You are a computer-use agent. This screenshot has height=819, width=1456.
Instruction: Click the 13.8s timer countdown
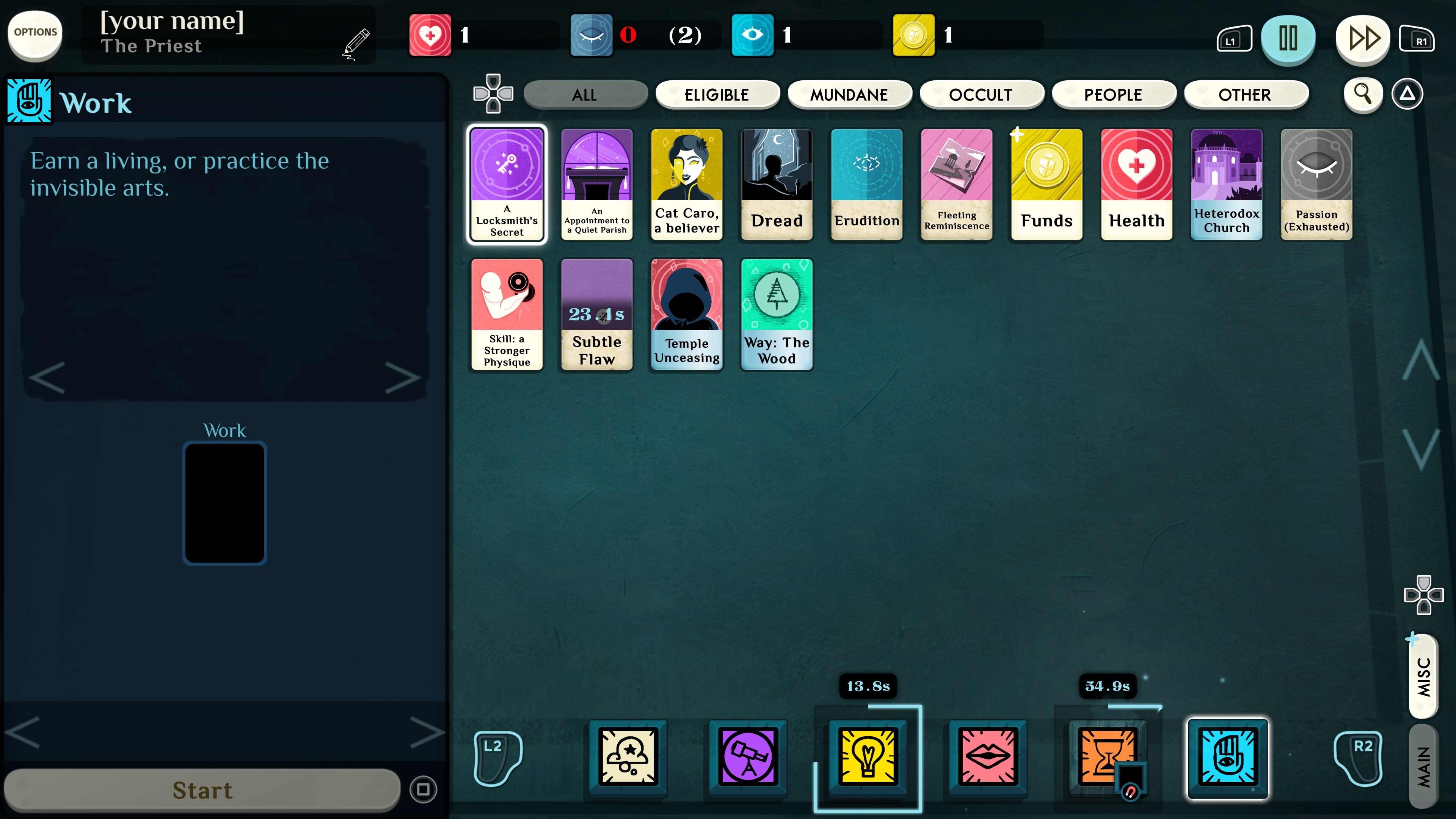click(868, 686)
